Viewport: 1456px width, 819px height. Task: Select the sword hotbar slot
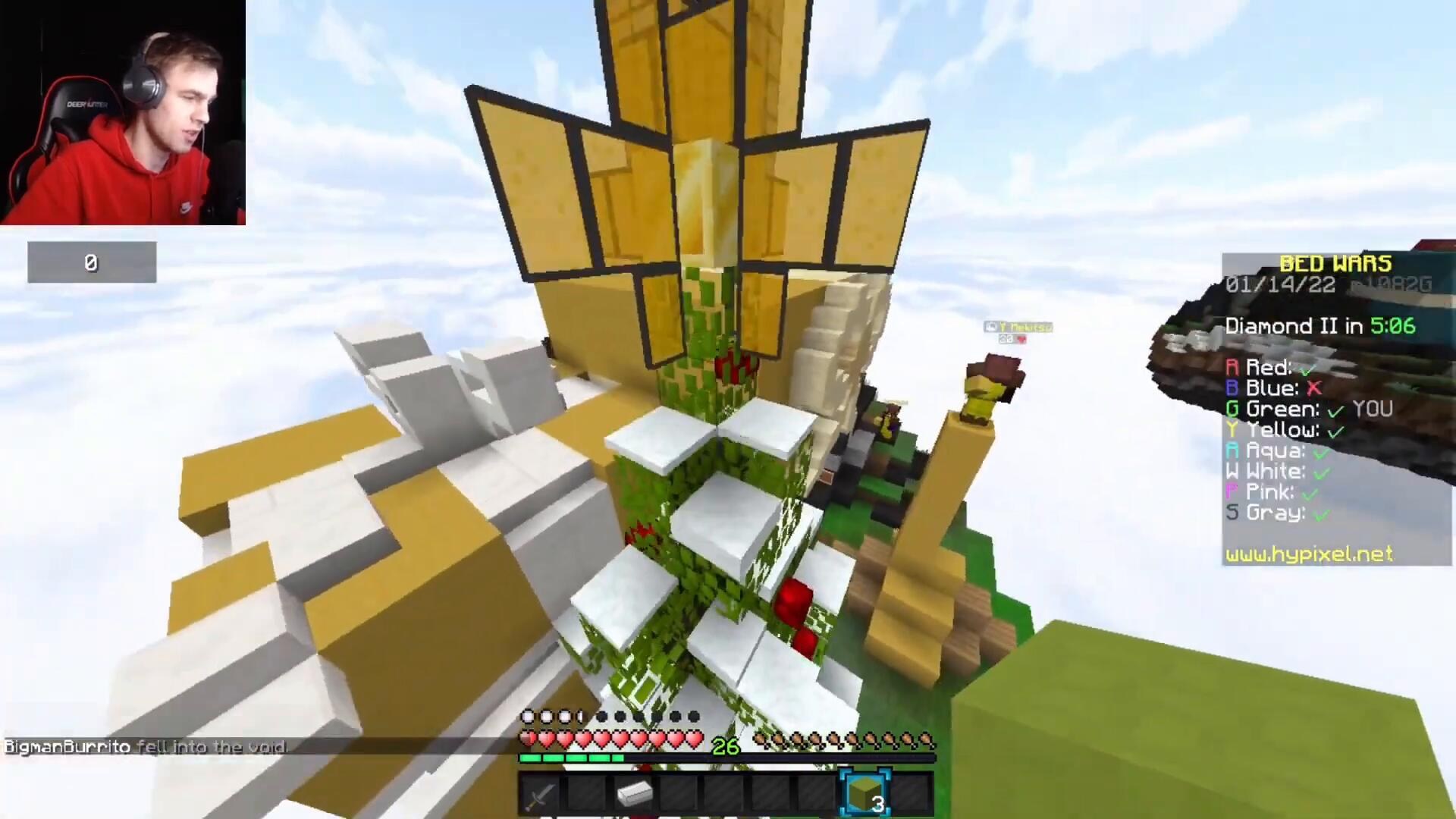pos(541,795)
